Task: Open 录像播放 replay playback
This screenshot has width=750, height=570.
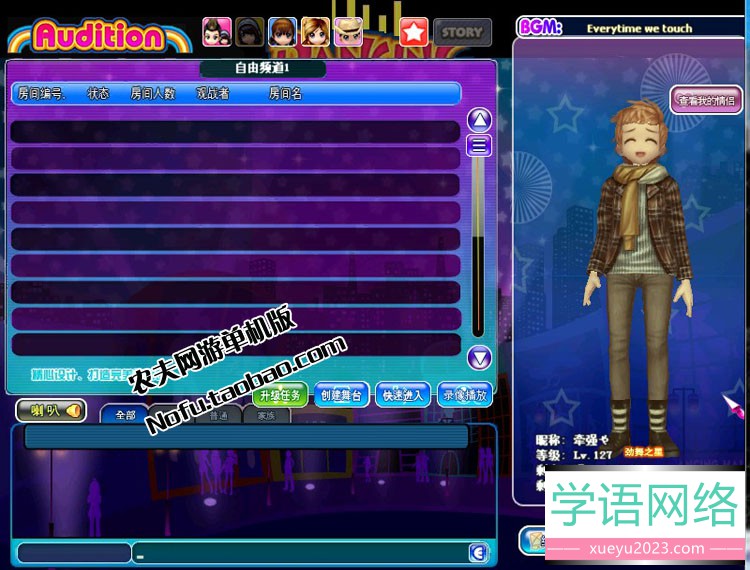Action: [464, 395]
